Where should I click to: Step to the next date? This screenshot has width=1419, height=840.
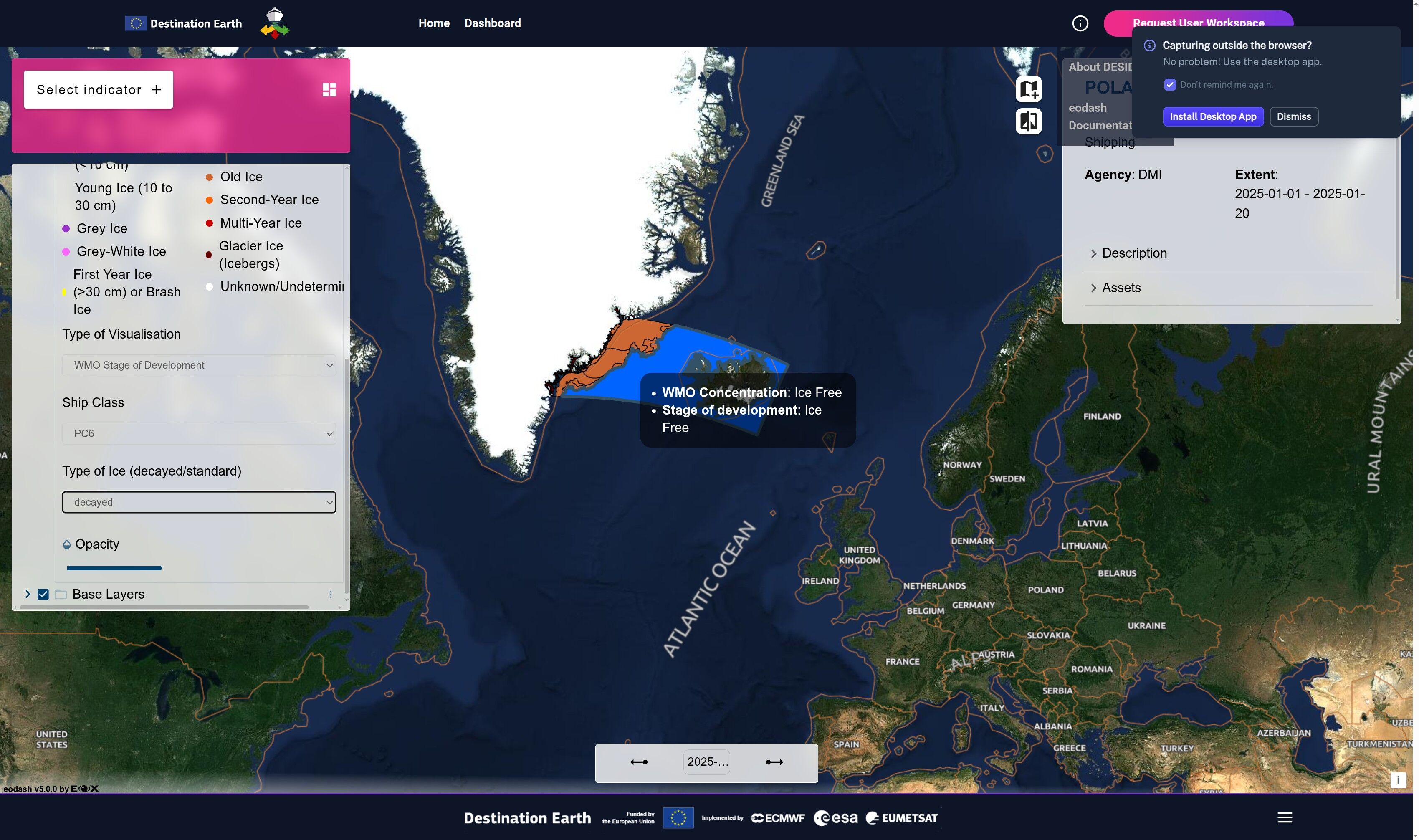(x=774, y=762)
